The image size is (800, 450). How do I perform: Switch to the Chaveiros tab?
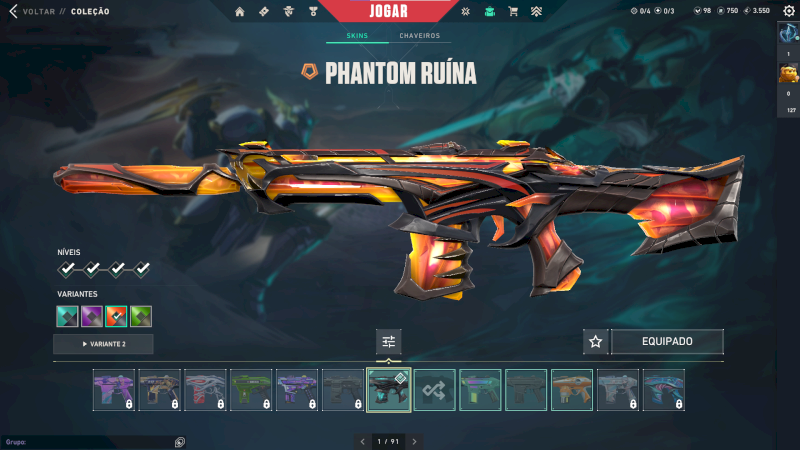tap(419, 36)
